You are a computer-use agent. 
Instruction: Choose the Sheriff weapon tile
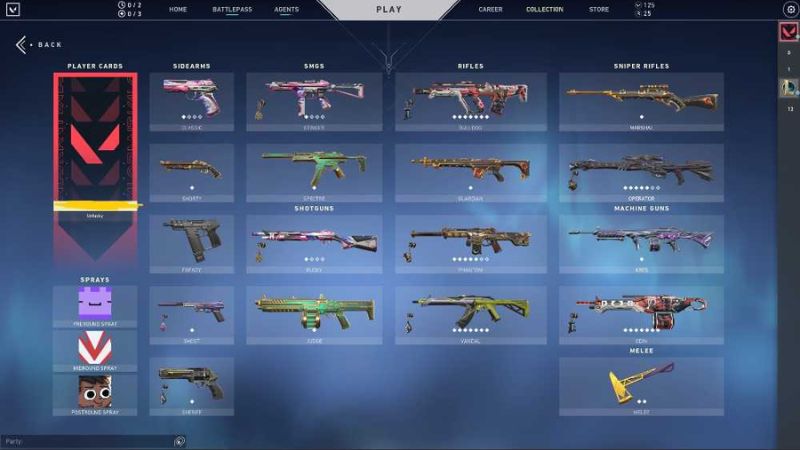tap(192, 386)
